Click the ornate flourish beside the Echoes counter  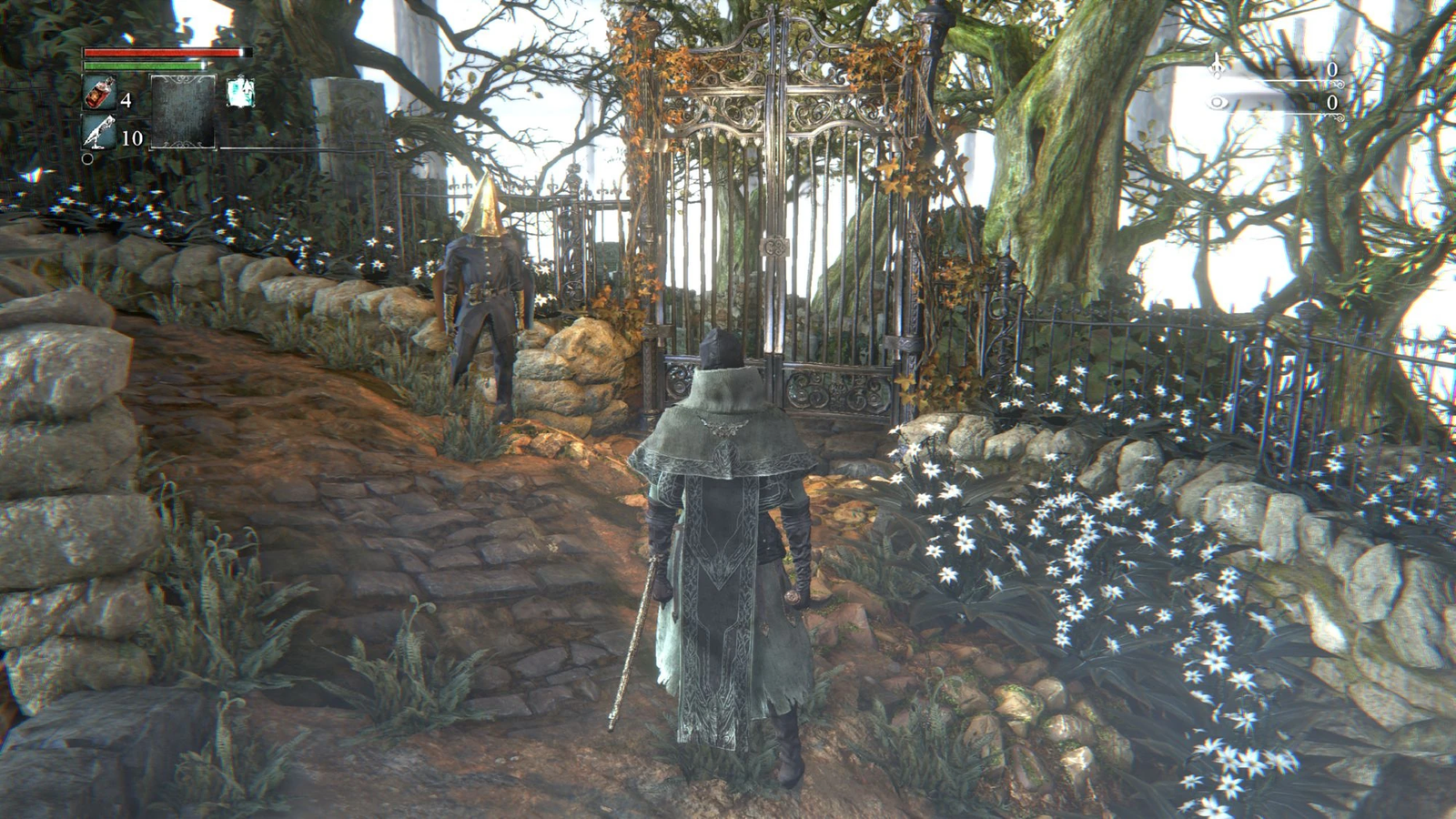(x=1339, y=84)
